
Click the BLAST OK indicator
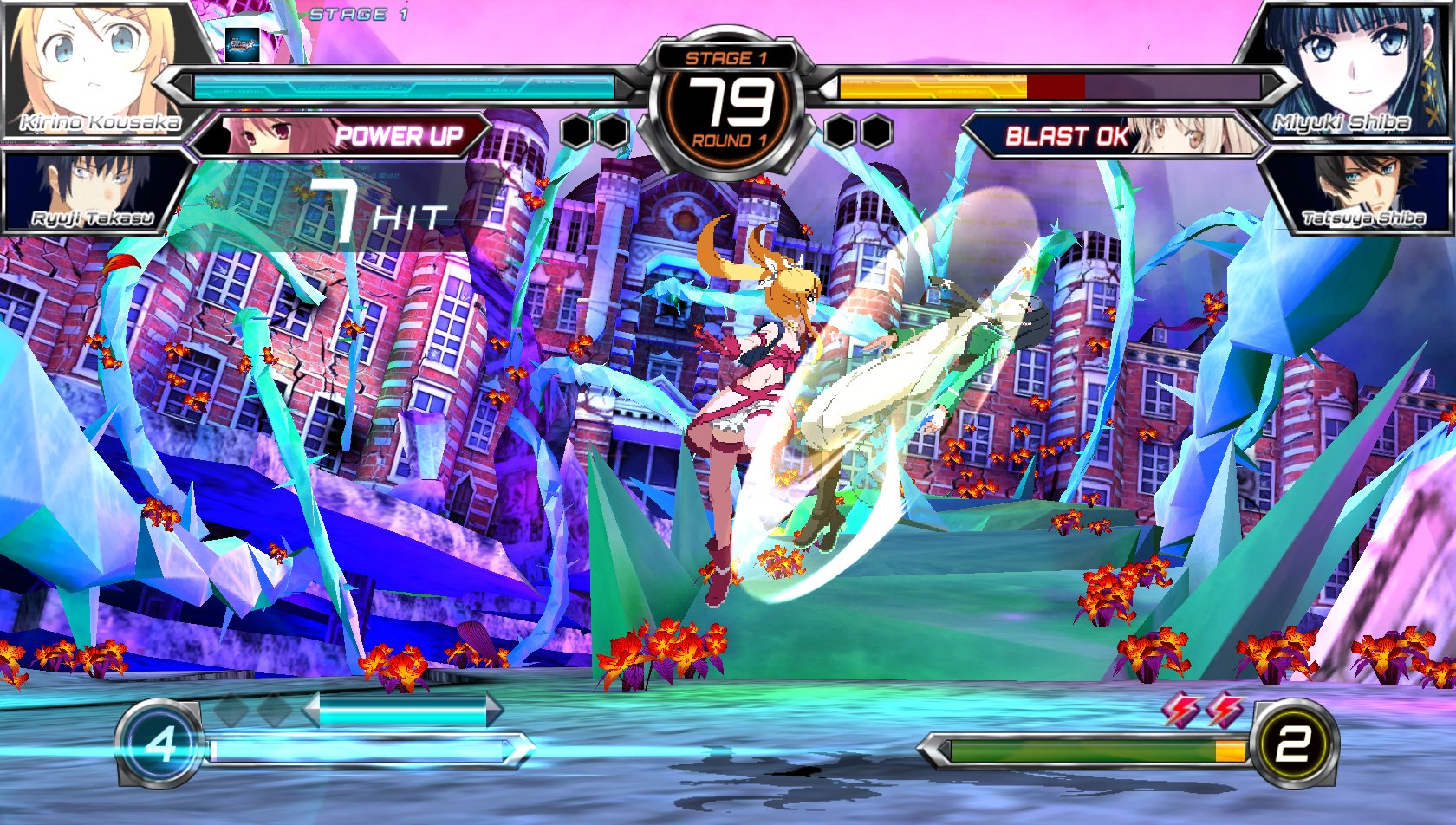(1066, 136)
